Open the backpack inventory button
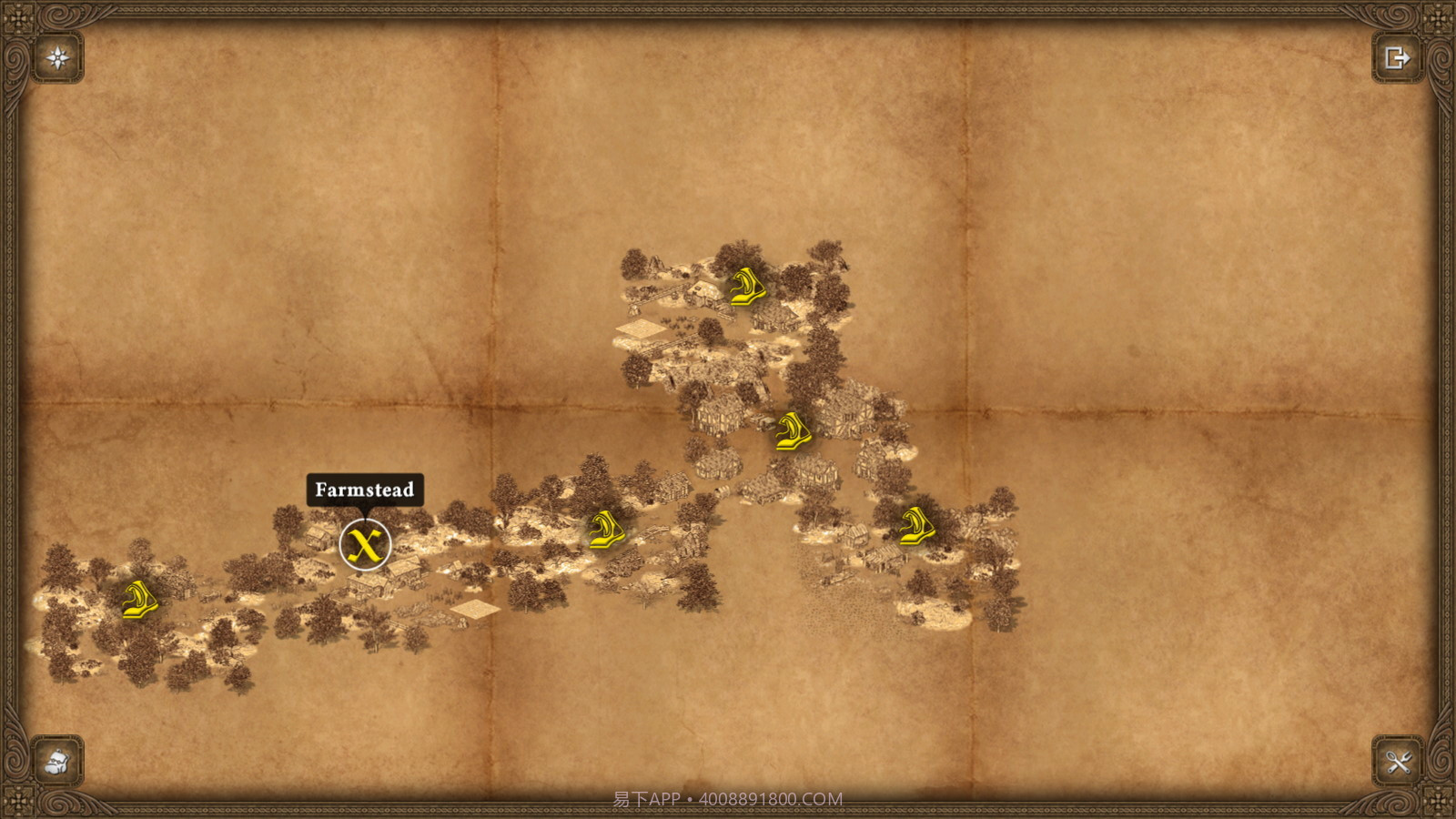Image resolution: width=1456 pixels, height=819 pixels. (58, 761)
